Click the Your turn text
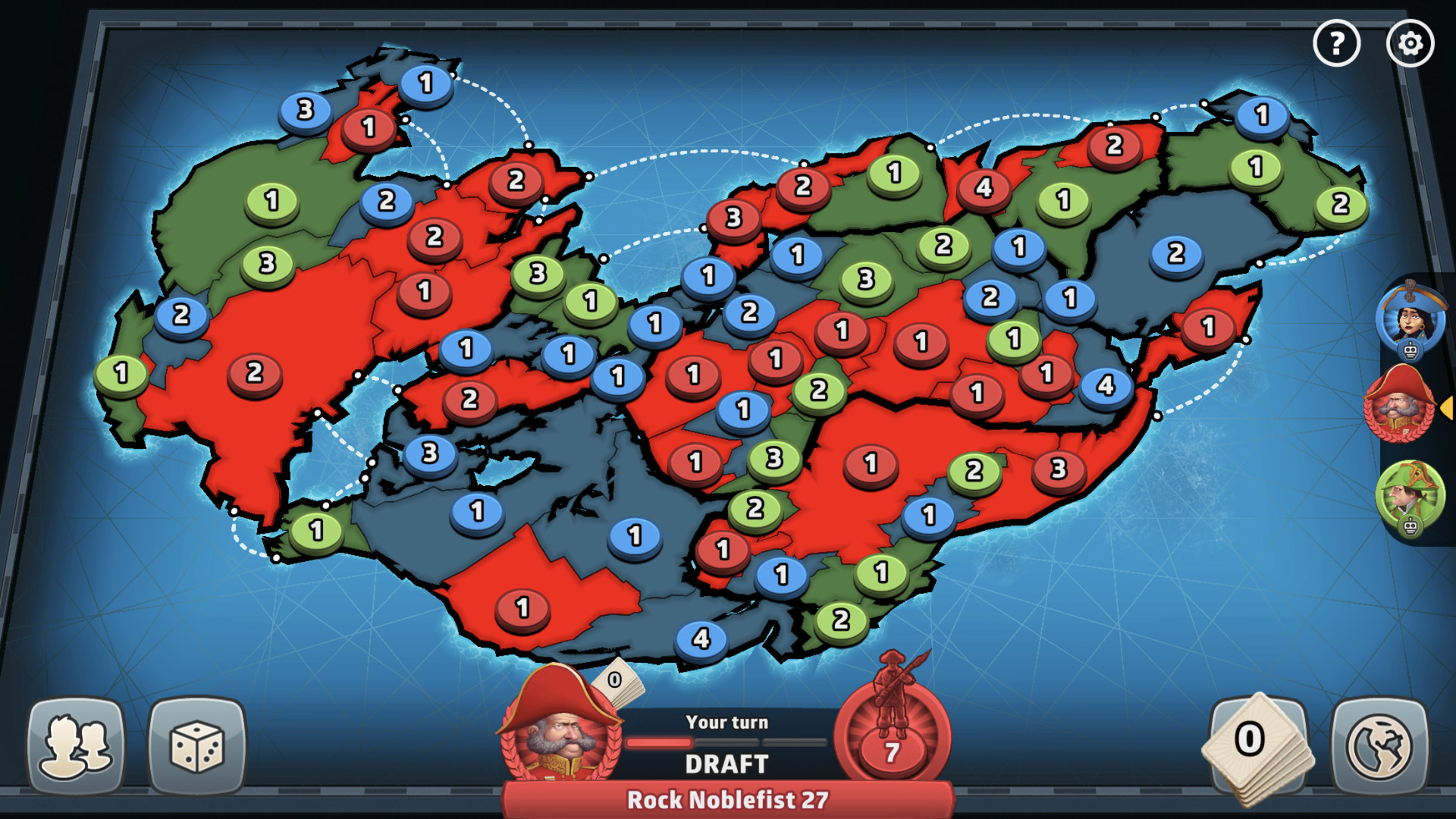 click(726, 722)
